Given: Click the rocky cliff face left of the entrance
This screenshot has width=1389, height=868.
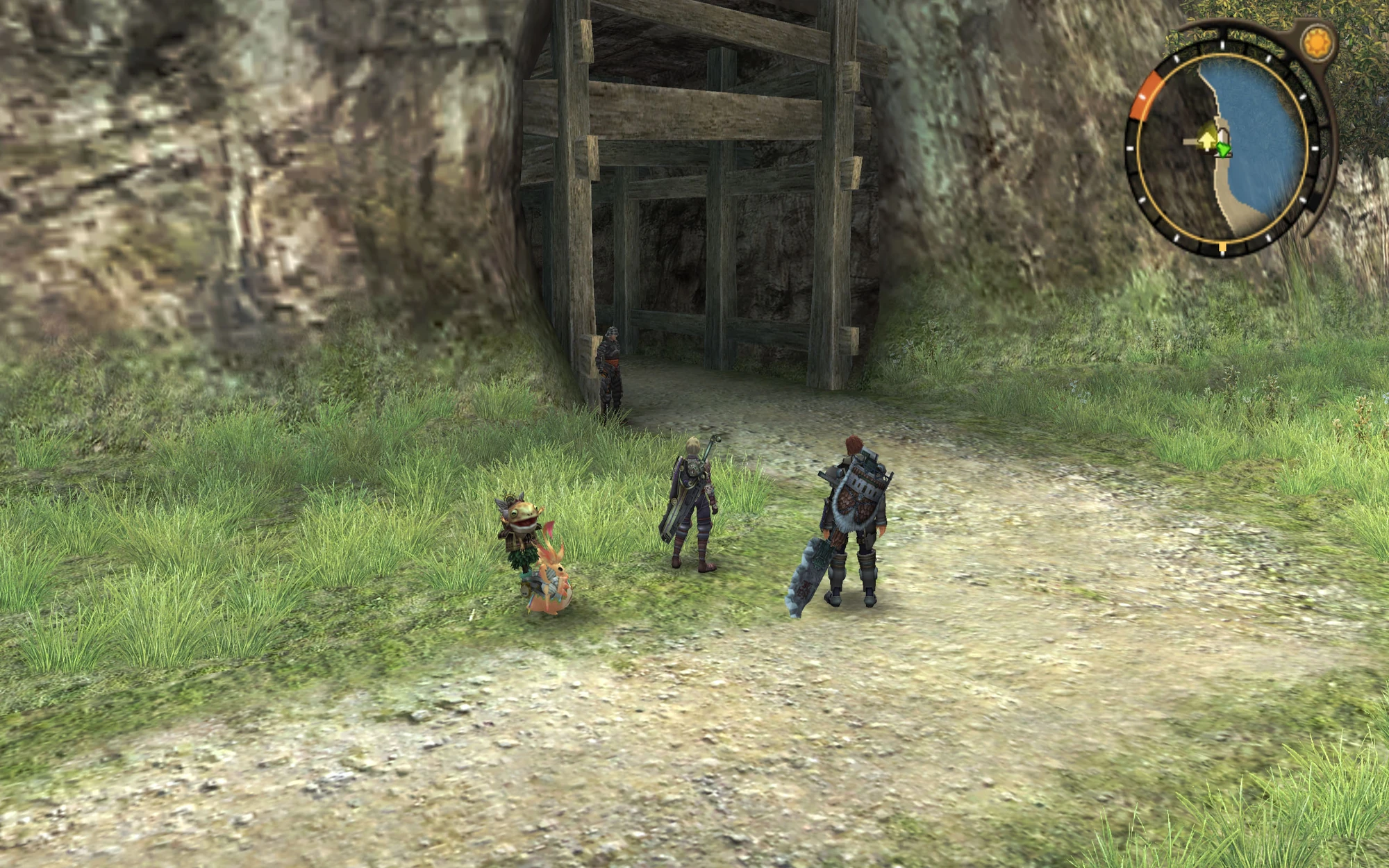Looking at the screenshot, I should pyautogui.click(x=278, y=208).
